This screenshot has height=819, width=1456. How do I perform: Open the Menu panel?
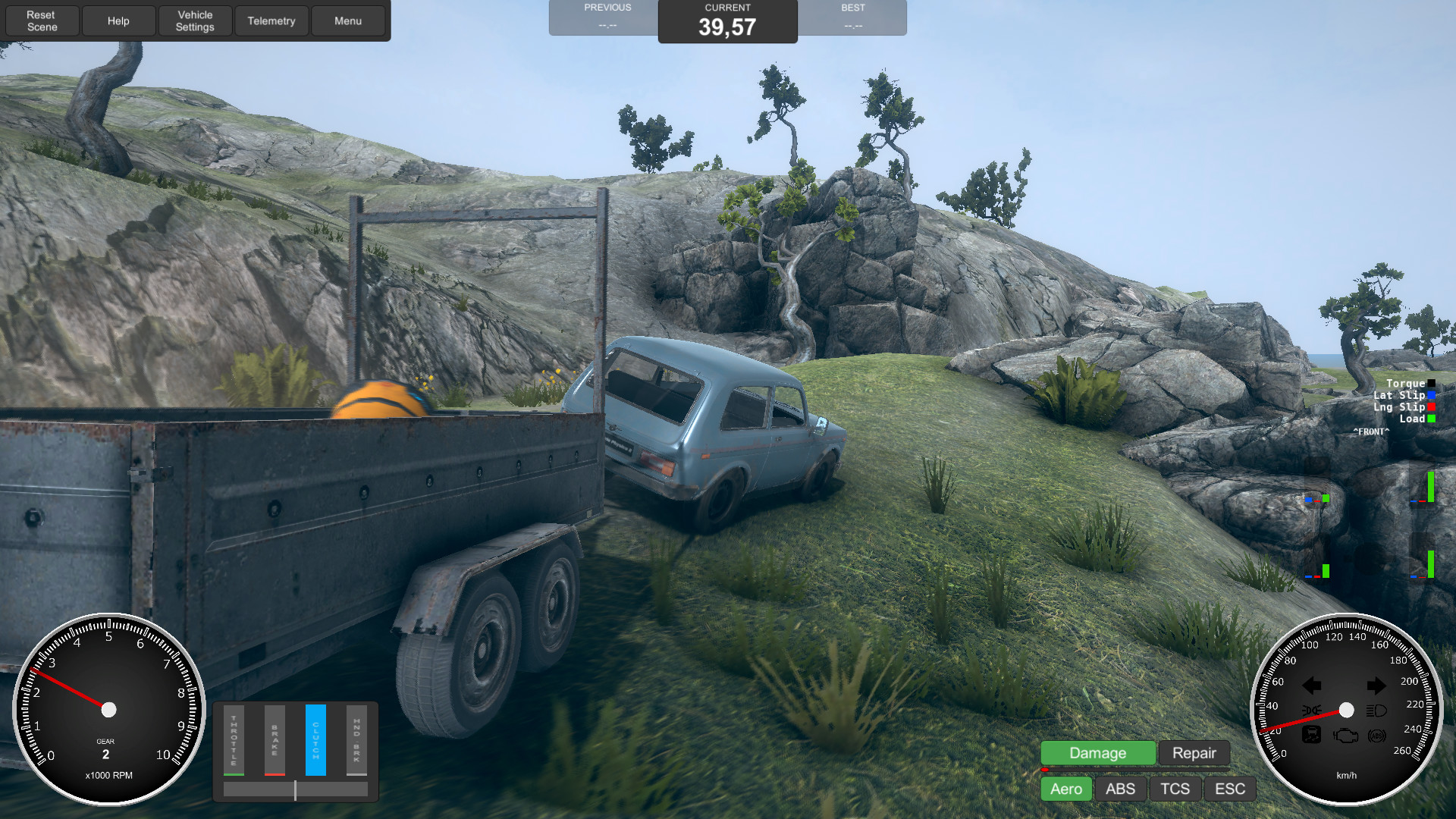348,20
